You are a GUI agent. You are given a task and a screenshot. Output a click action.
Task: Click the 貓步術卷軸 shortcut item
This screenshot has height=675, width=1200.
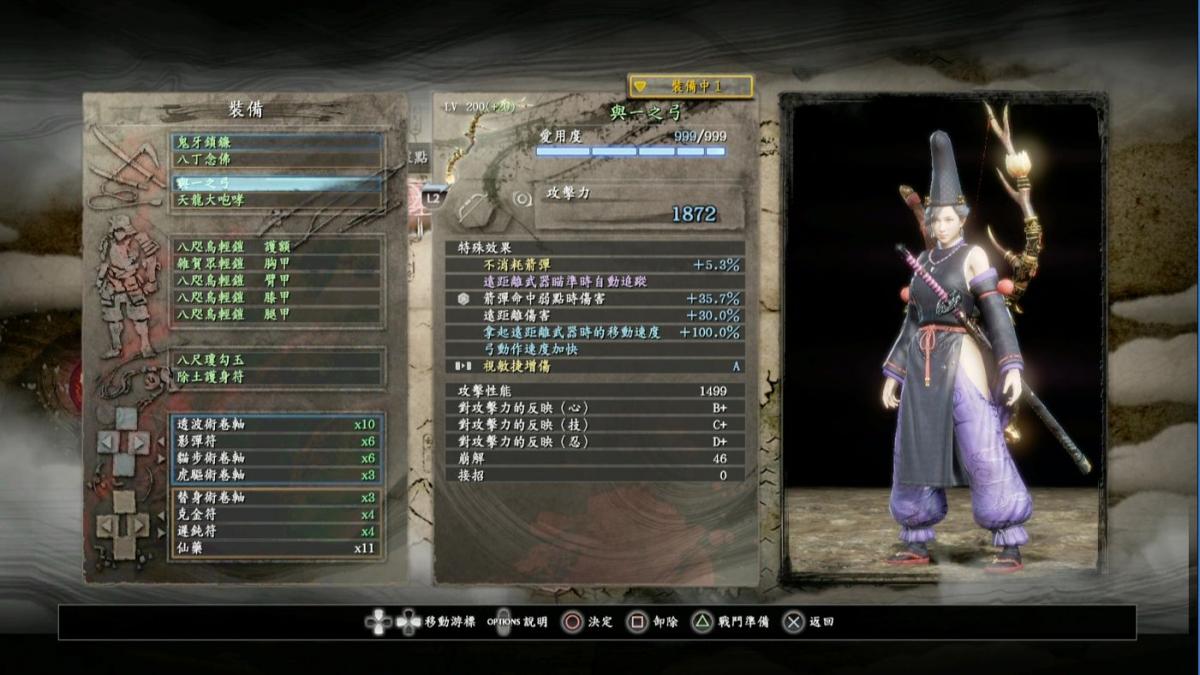[x=276, y=458]
